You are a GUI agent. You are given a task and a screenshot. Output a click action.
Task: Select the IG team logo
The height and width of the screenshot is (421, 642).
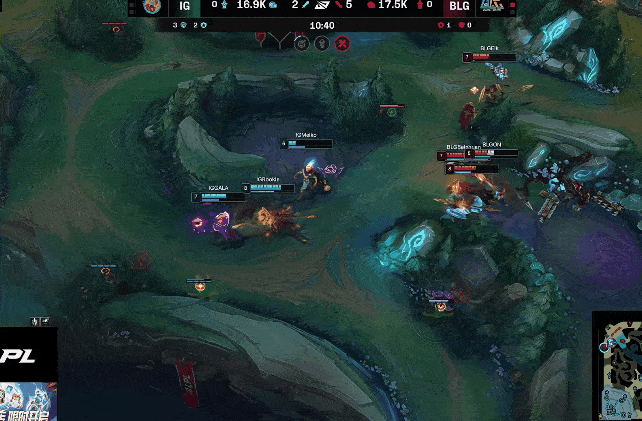(152, 7)
